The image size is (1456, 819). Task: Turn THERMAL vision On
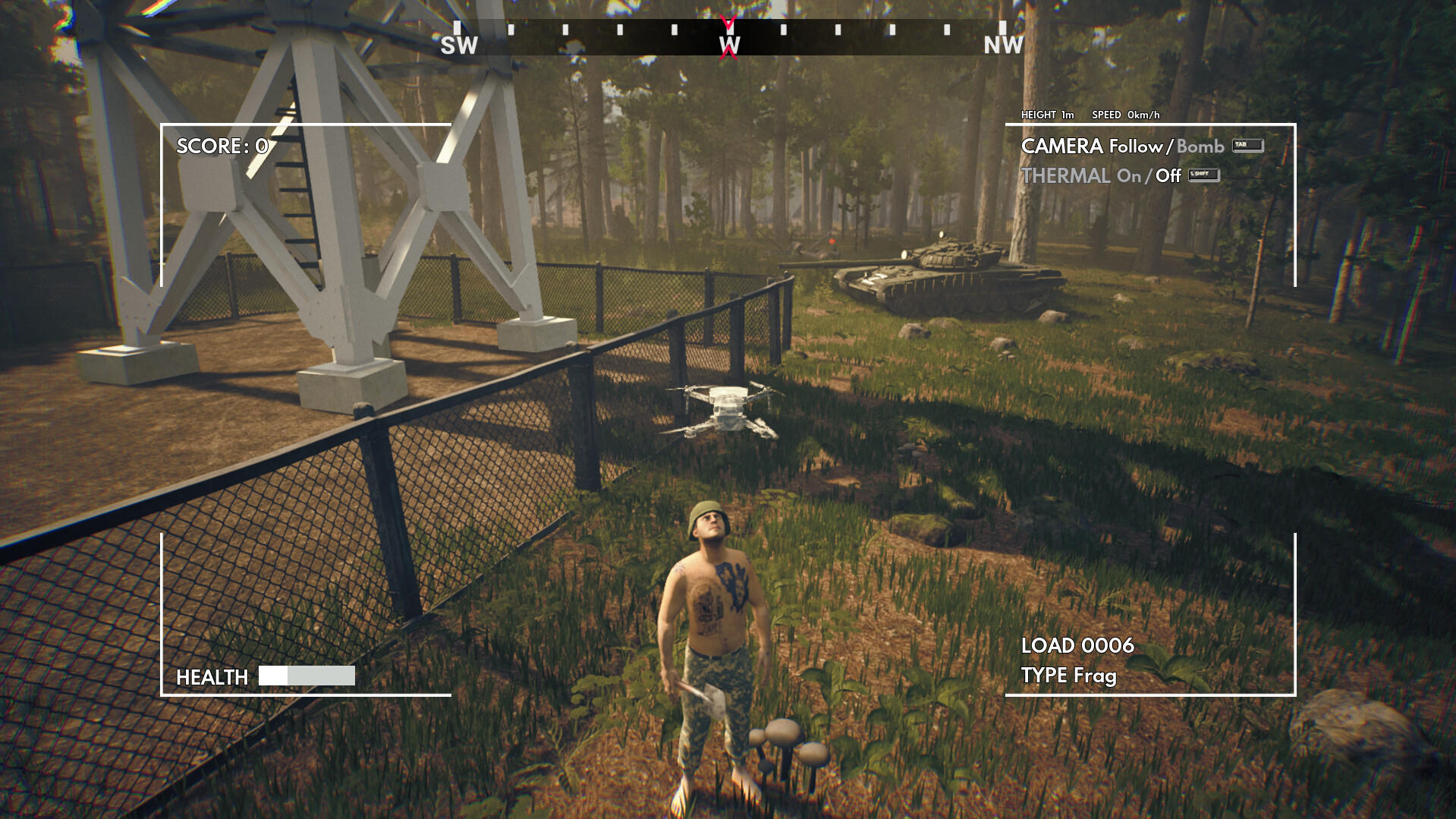[1129, 176]
